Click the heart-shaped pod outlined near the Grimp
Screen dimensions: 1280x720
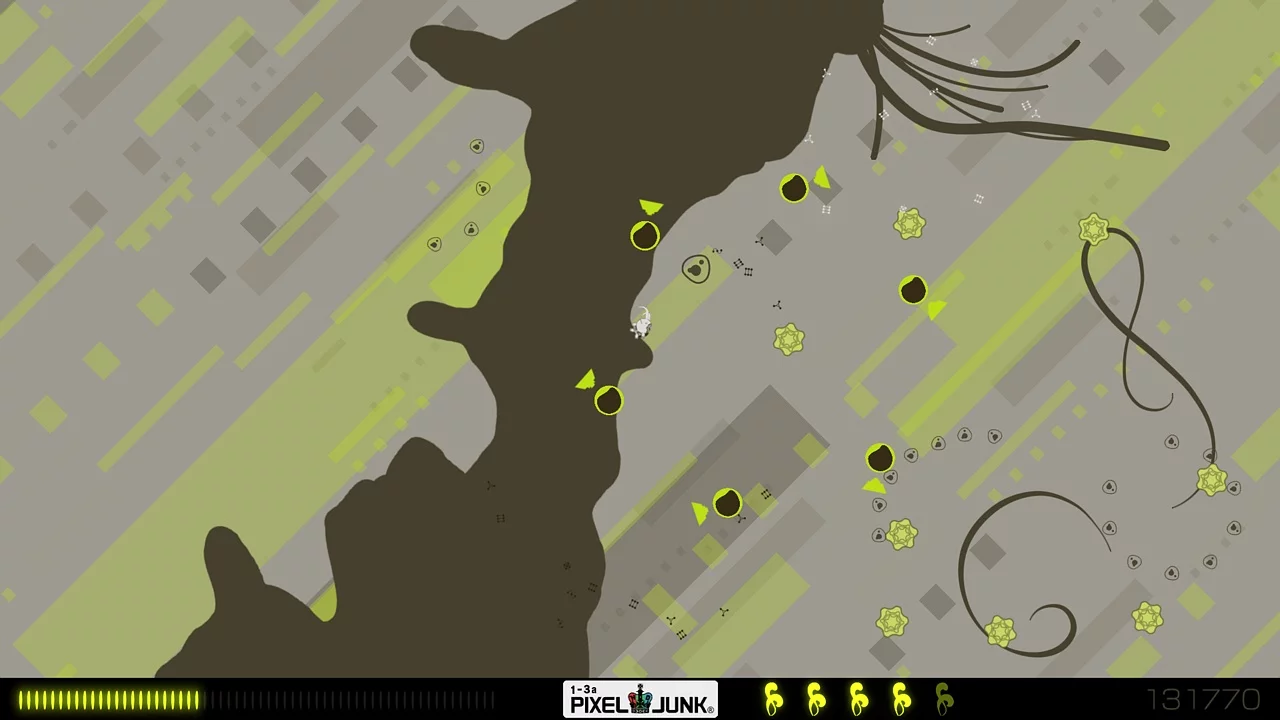697,269
